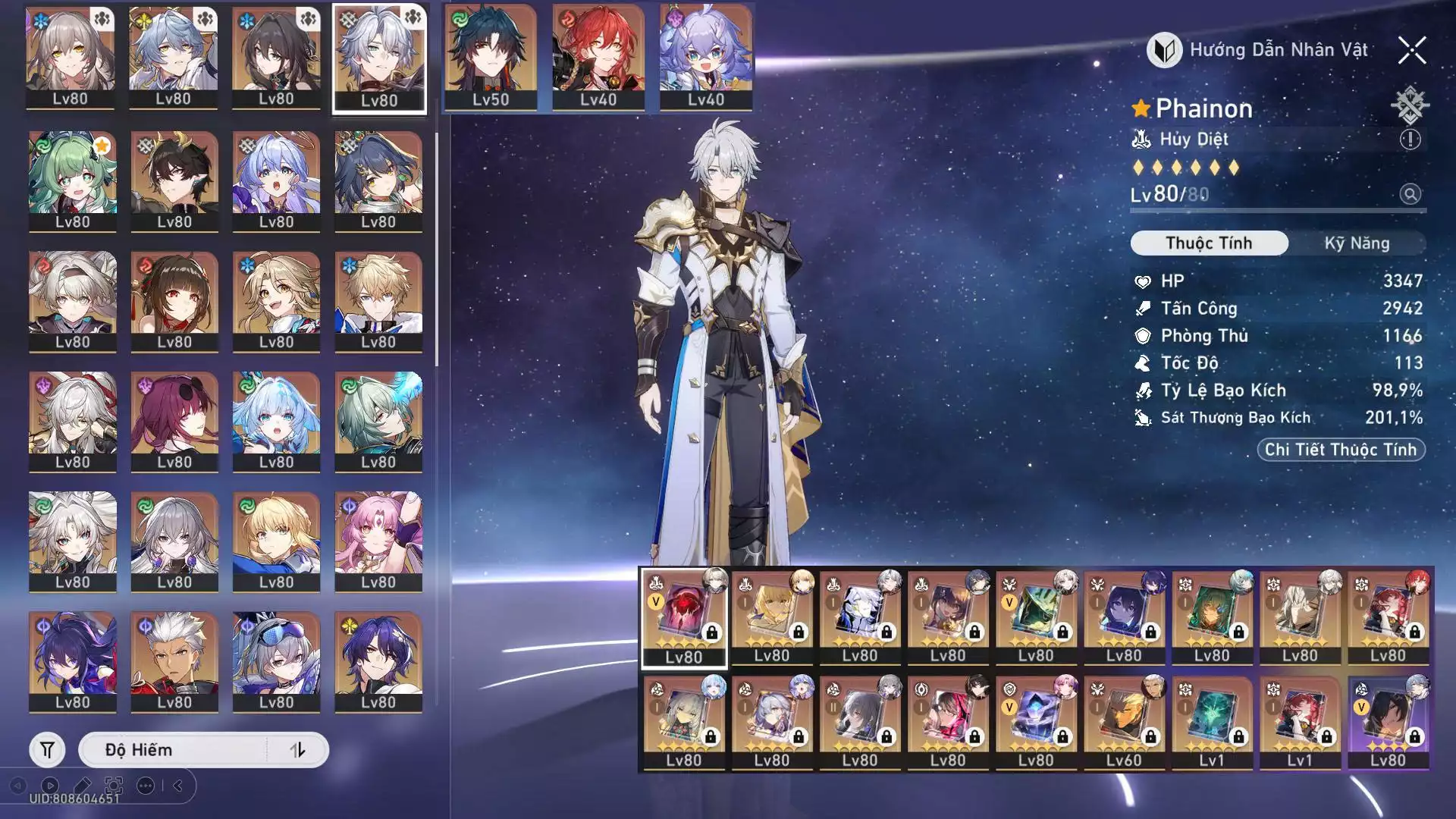Select the Thuộc Tính tab
The image size is (1456, 819).
coord(1209,243)
